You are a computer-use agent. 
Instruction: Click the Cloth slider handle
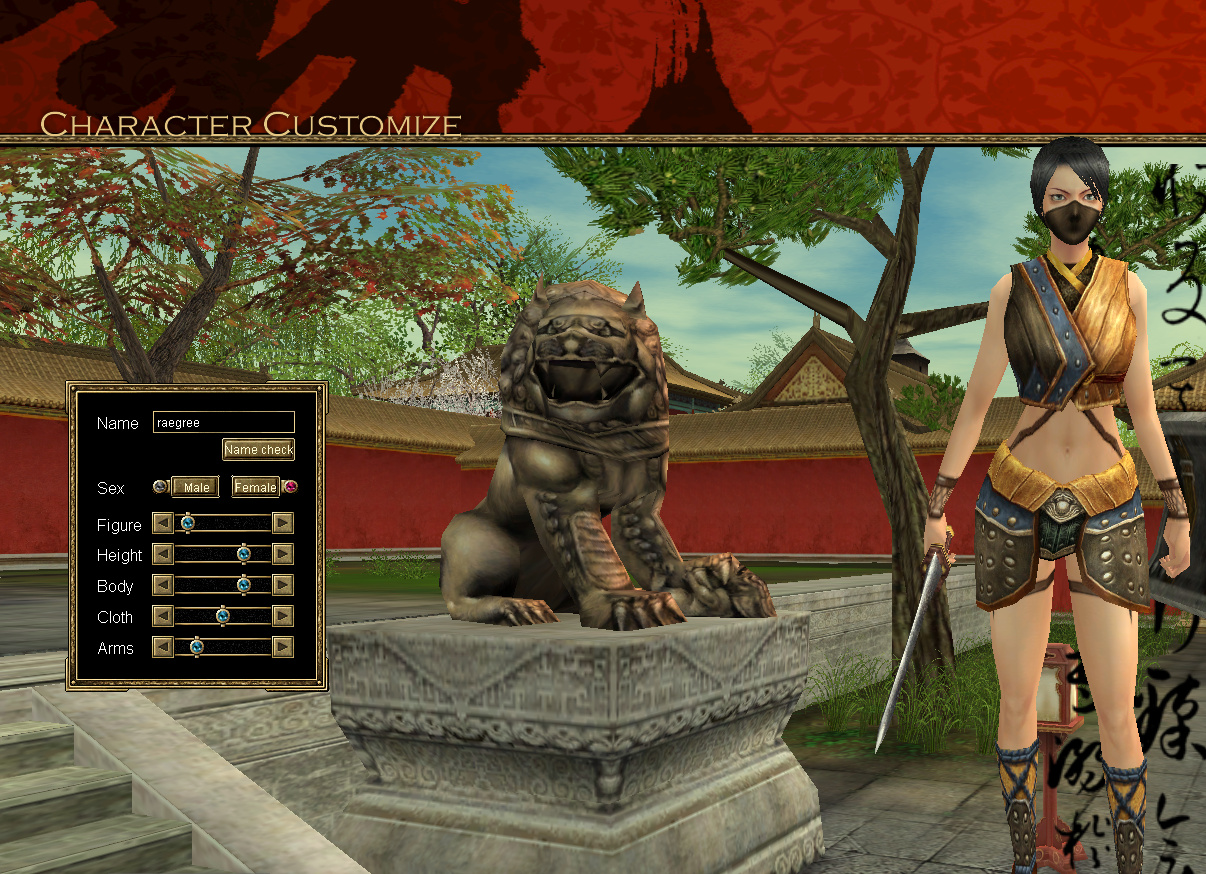(x=222, y=616)
